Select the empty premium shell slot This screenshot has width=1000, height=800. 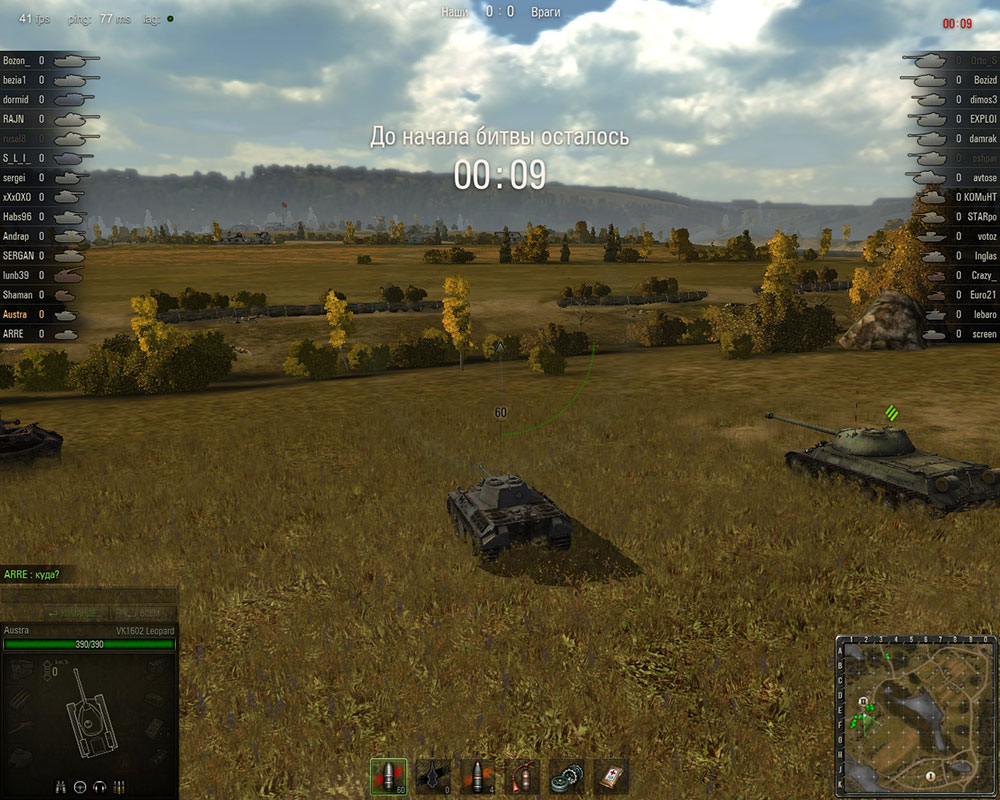click(x=433, y=775)
